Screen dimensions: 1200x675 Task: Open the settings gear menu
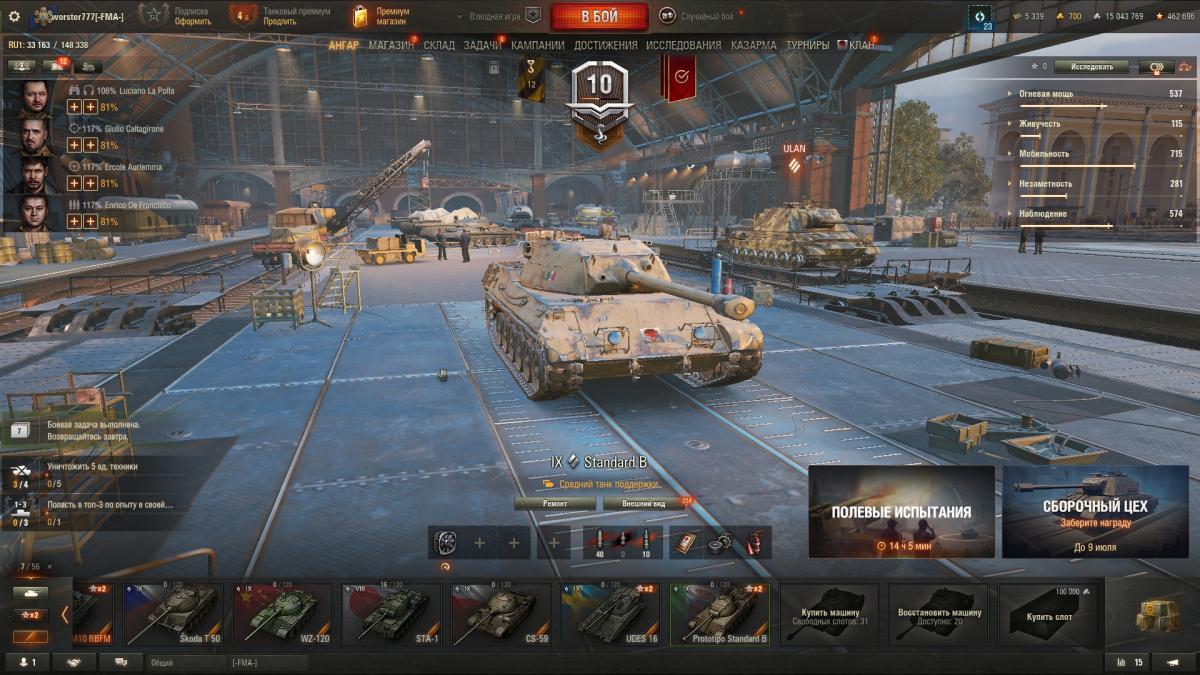tap(14, 16)
